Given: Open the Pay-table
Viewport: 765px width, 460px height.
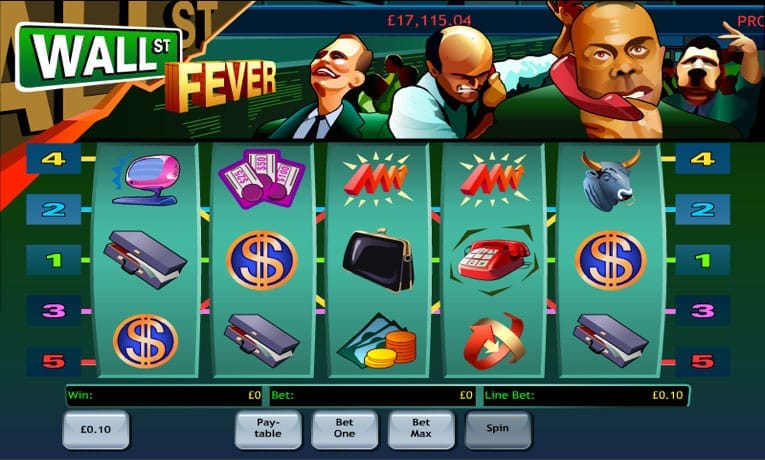Looking at the screenshot, I should pos(268,429).
